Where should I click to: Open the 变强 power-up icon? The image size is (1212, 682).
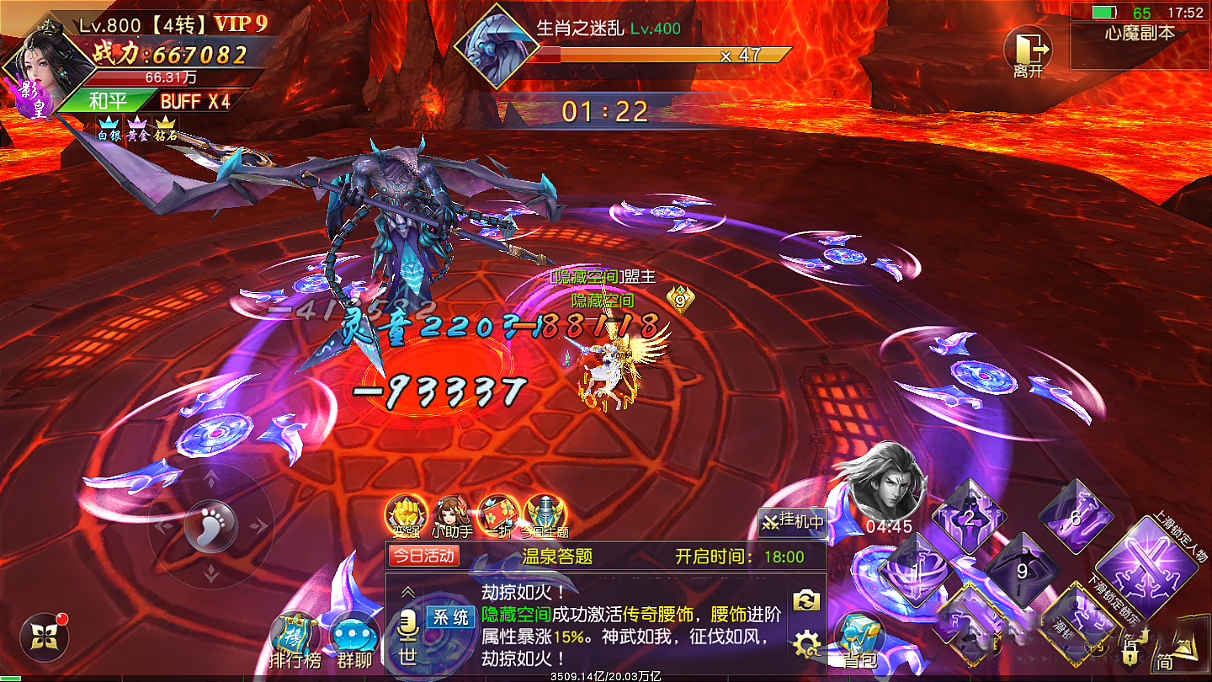[x=403, y=515]
